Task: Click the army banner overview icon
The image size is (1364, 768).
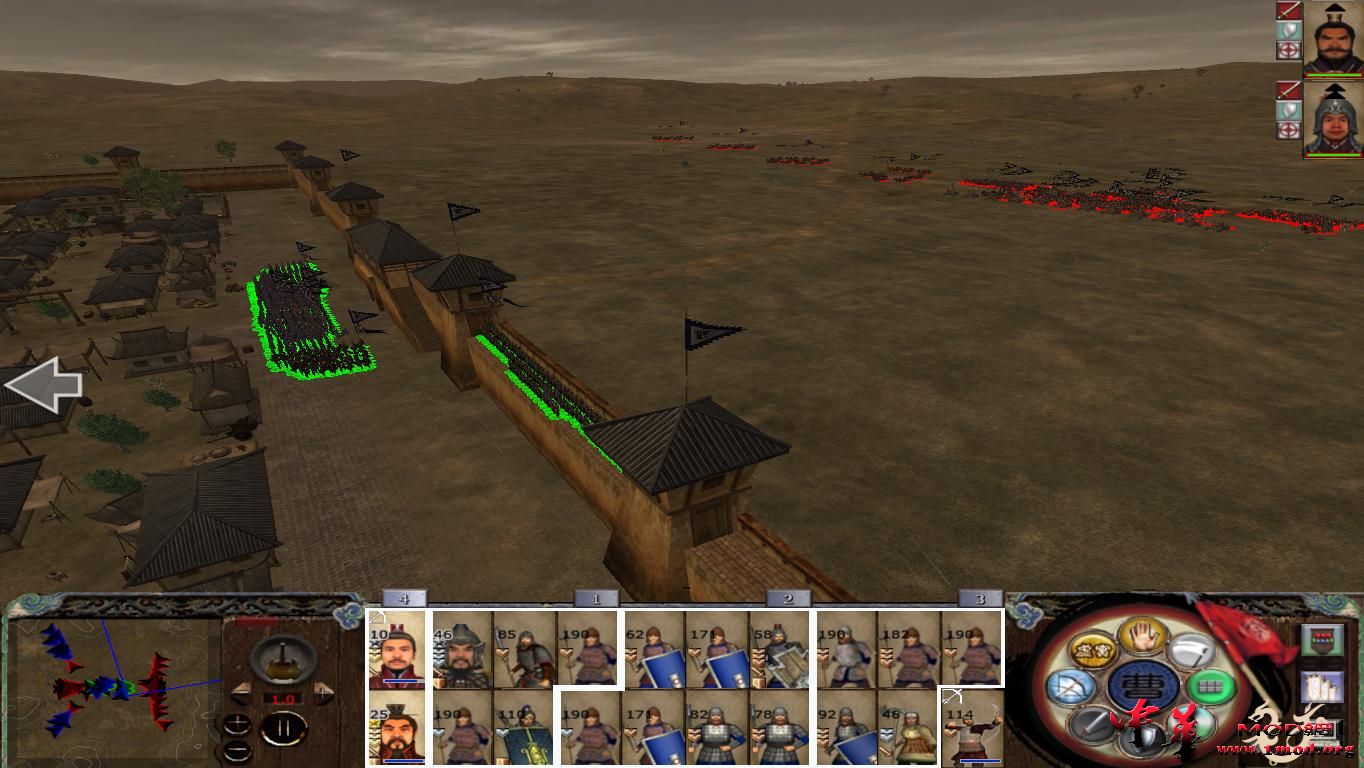Action: (x=1322, y=639)
